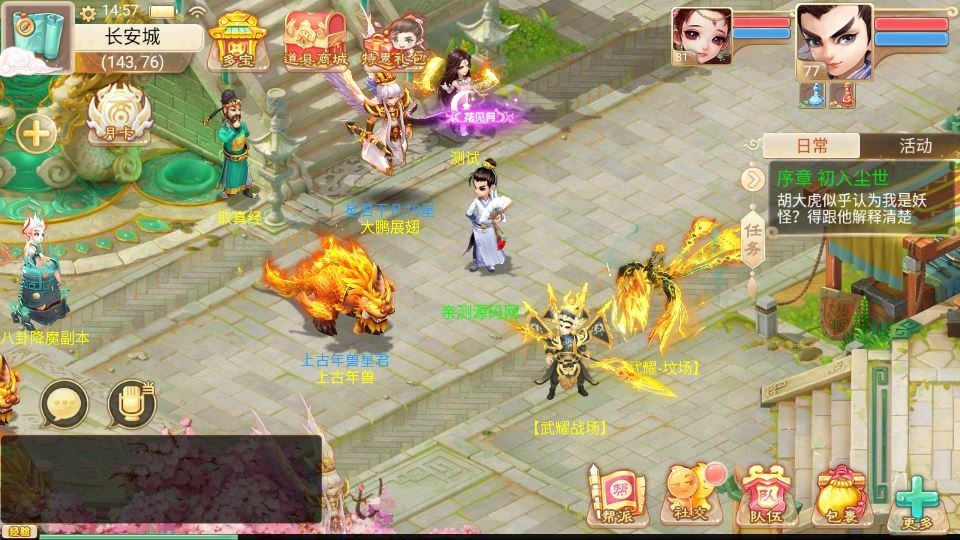Viewport: 960px width, 540px height.
Task: Open settings with the gear icon
Action: tap(89, 12)
